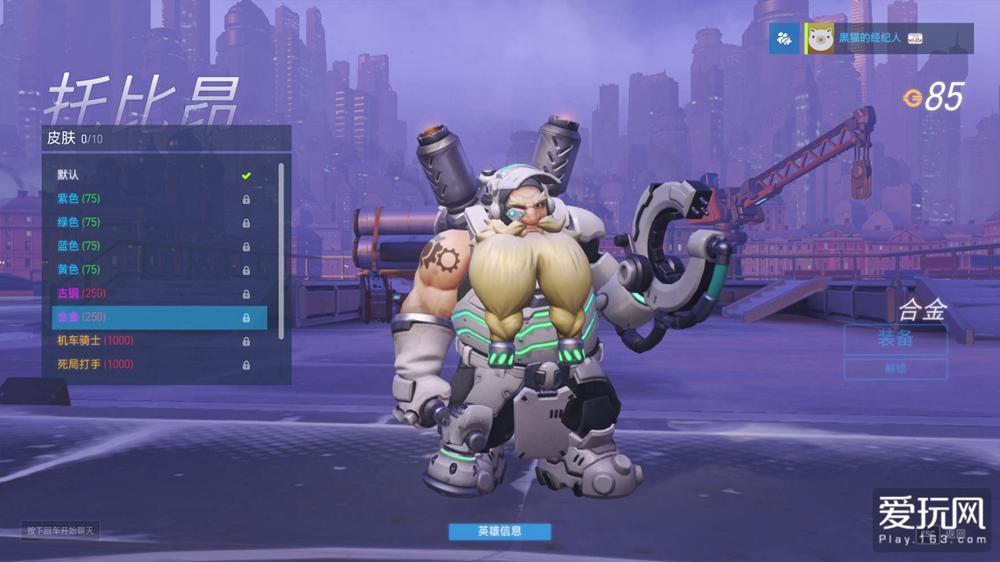Viewport: 1000px width, 562px height.
Task: Unlock the skin with the 解锁 button
Action: [x=895, y=369]
